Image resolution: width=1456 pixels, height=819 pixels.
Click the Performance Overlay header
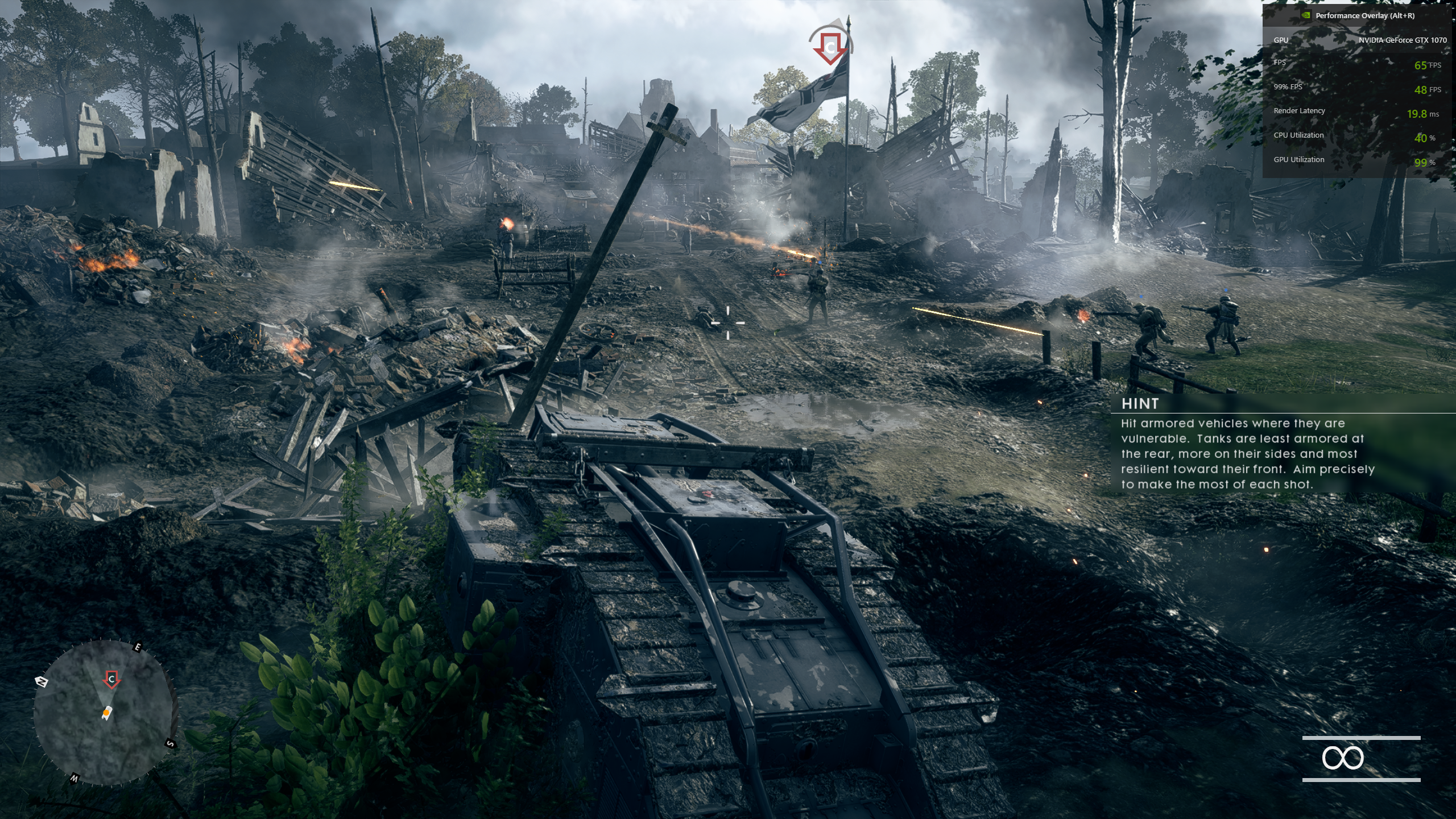(1364, 16)
